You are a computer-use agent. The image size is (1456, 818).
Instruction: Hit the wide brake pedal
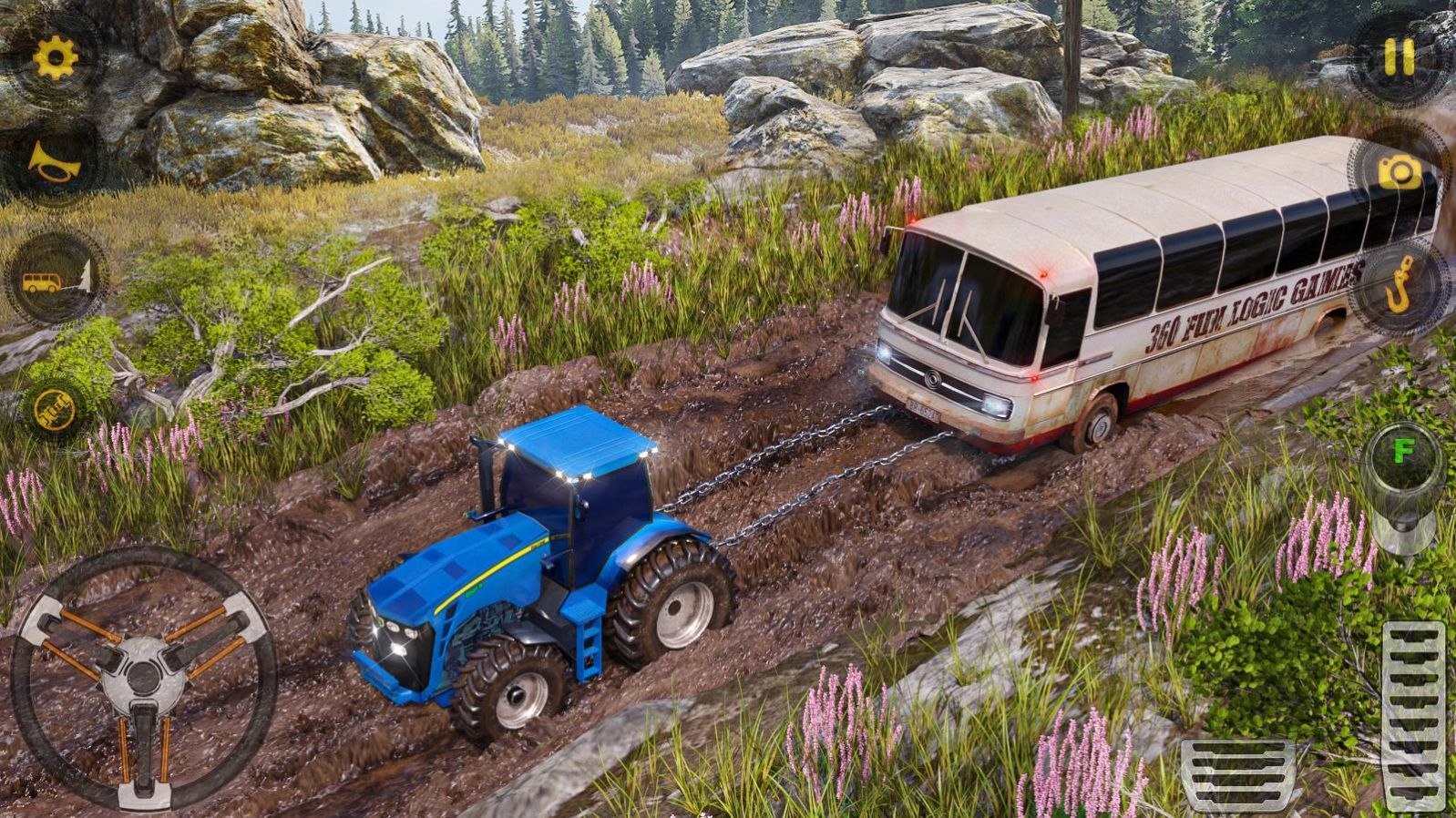point(1237,774)
